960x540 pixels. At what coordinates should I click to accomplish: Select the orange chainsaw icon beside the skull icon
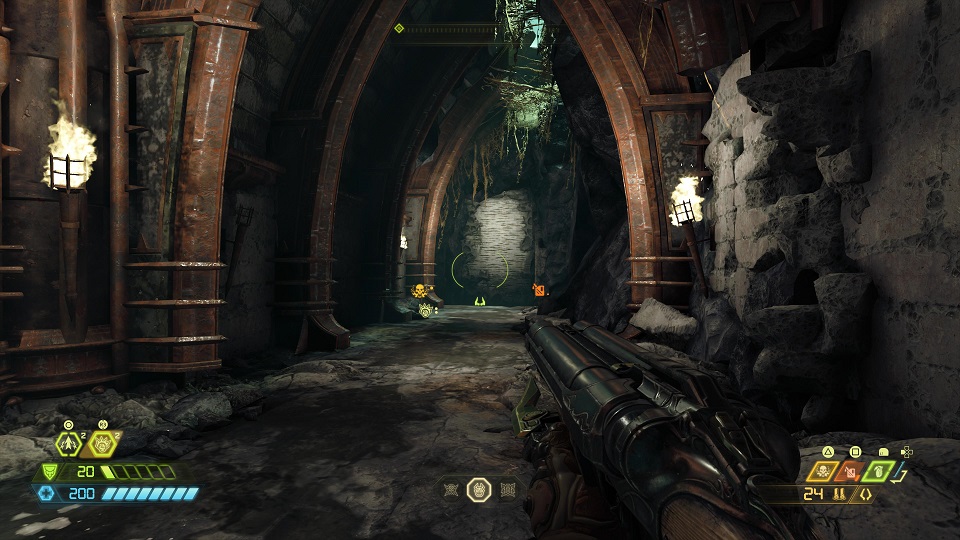[851, 471]
